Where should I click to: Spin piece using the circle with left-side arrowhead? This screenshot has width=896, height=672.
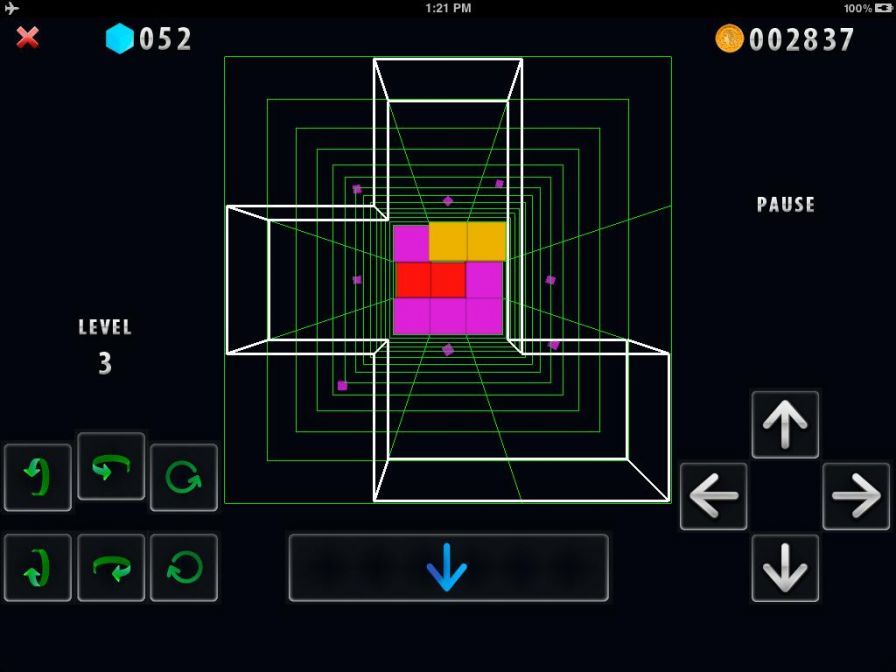click(x=184, y=568)
